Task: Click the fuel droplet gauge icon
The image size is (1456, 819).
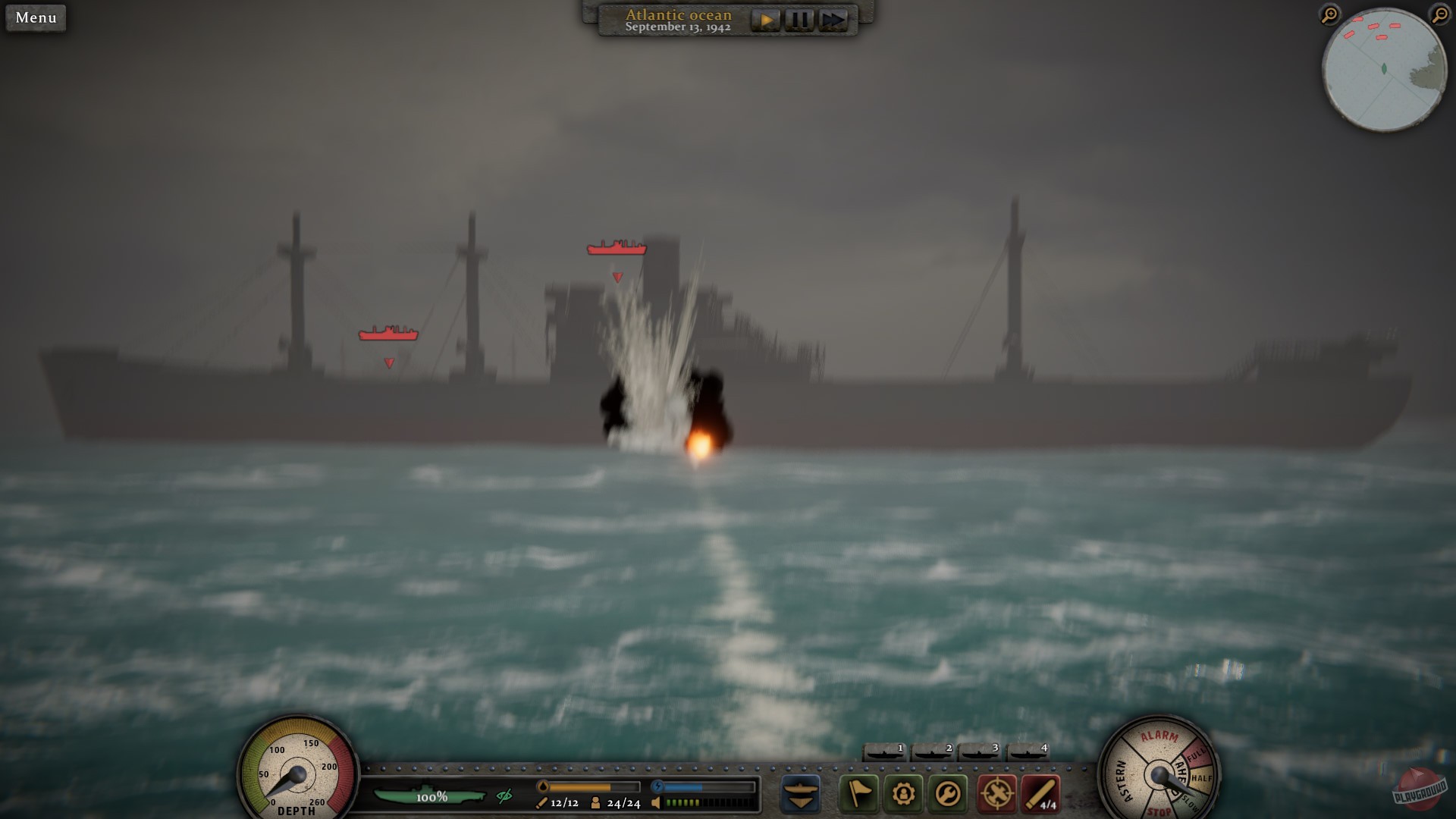Action: [x=544, y=786]
